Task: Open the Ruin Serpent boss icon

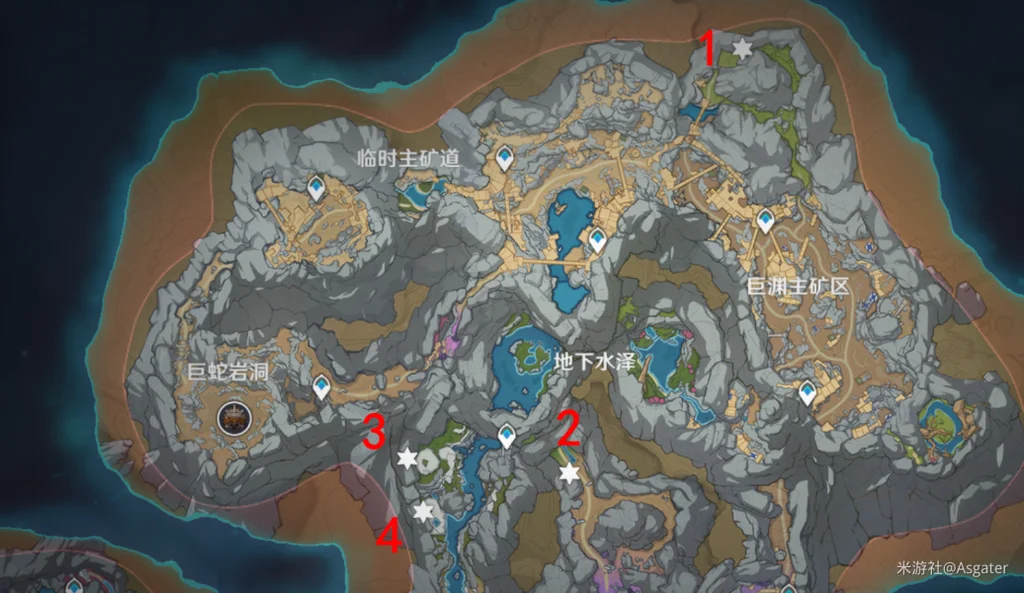Action: tap(233, 417)
